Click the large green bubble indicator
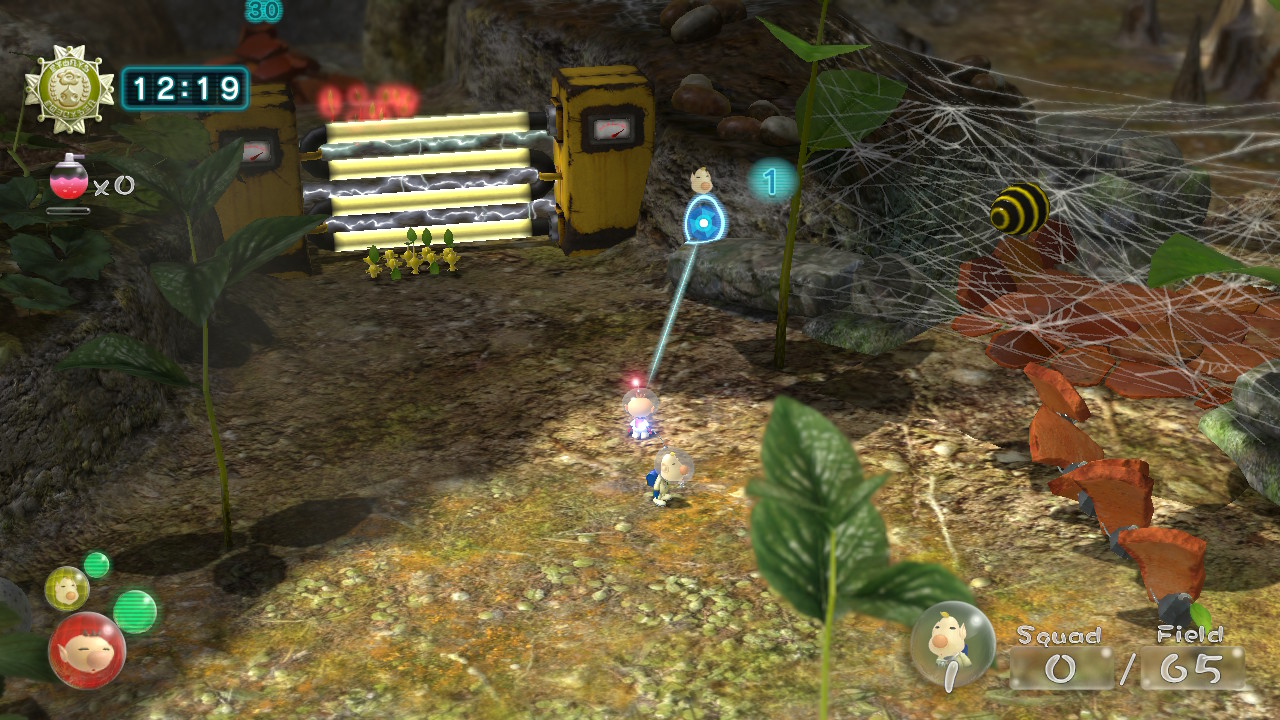 pos(135,611)
